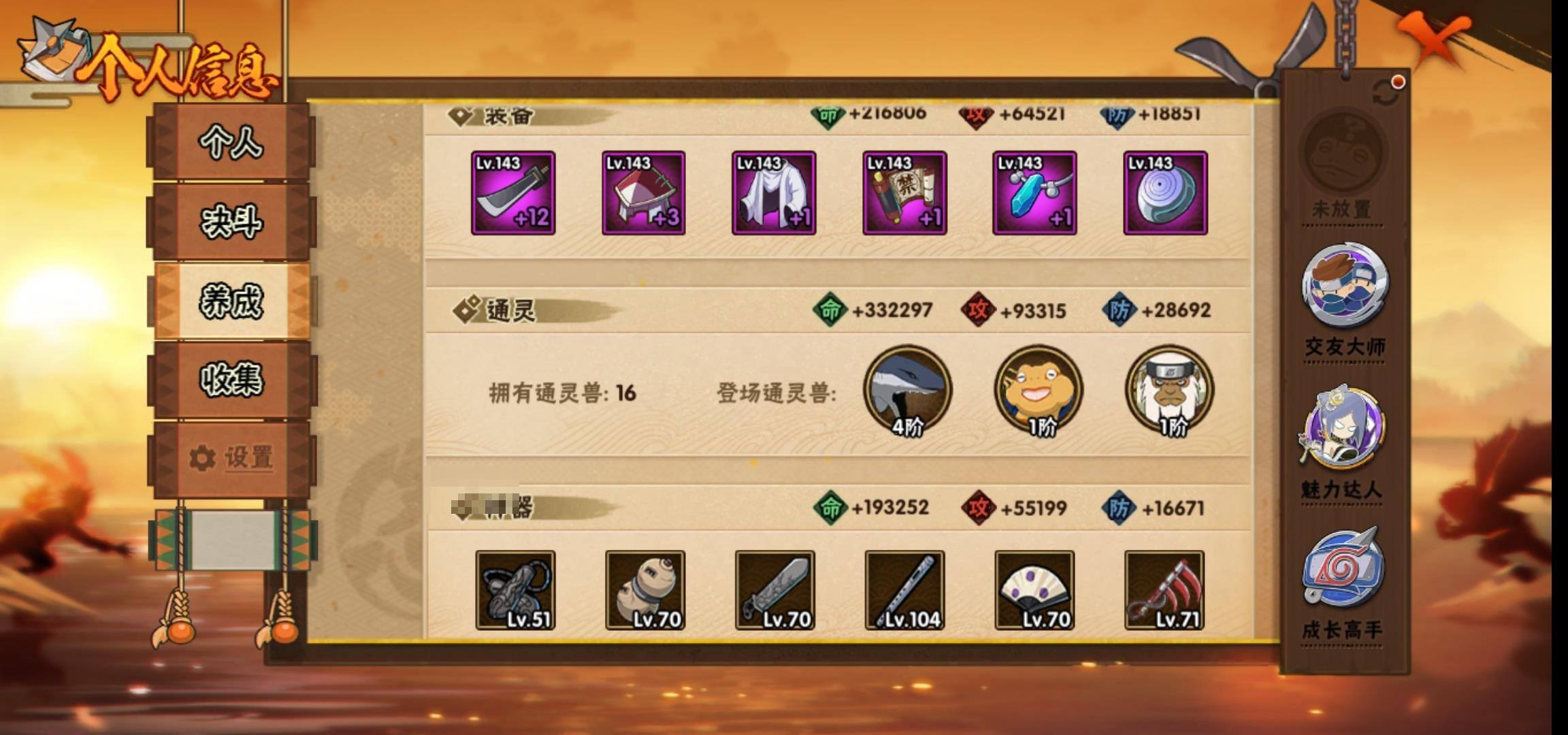This screenshot has height=735, width=1568.
Task: Select the Lv.104 flute ninja tool
Action: coord(904,590)
